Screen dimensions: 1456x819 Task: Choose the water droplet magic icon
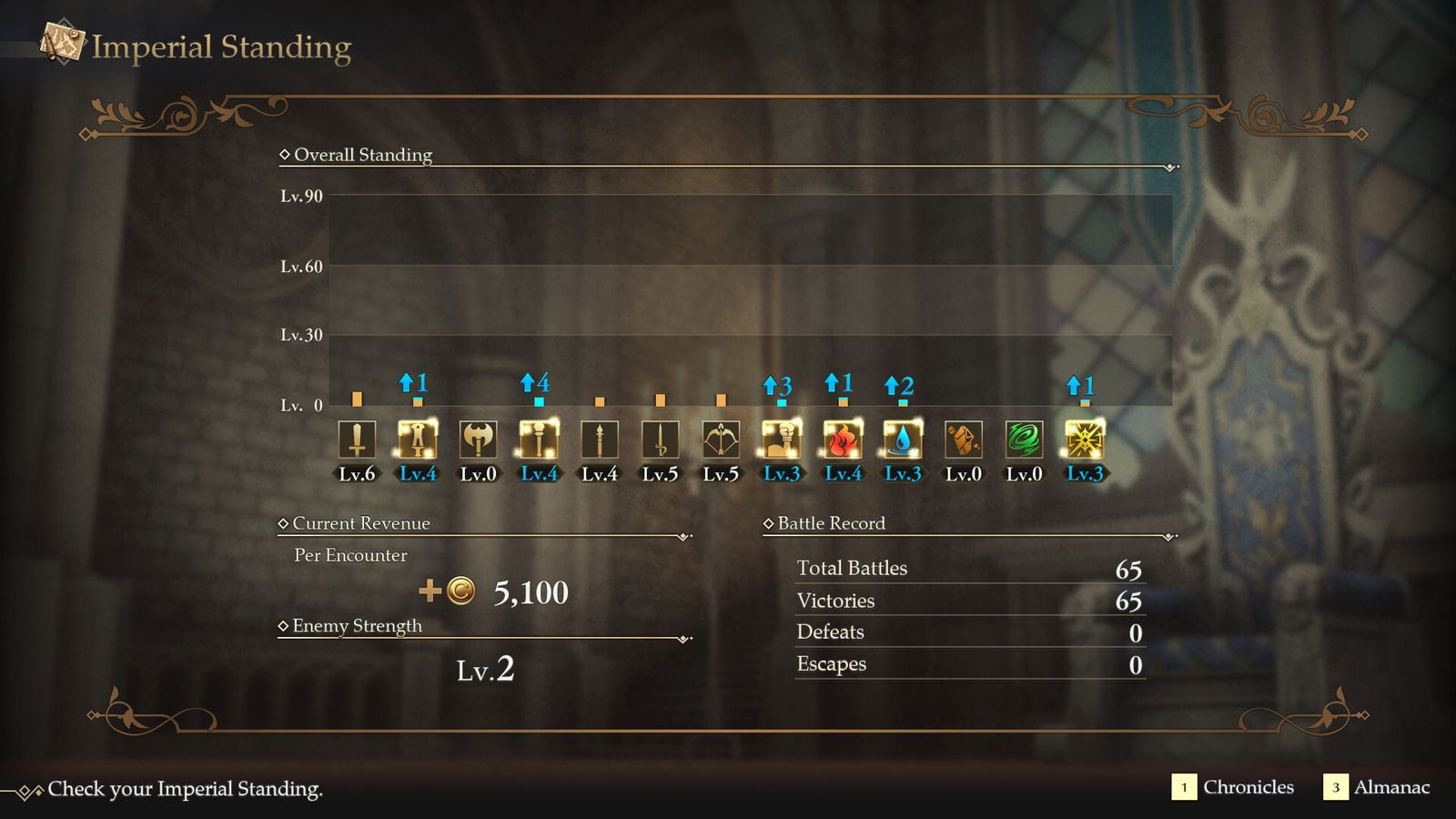coord(903,440)
